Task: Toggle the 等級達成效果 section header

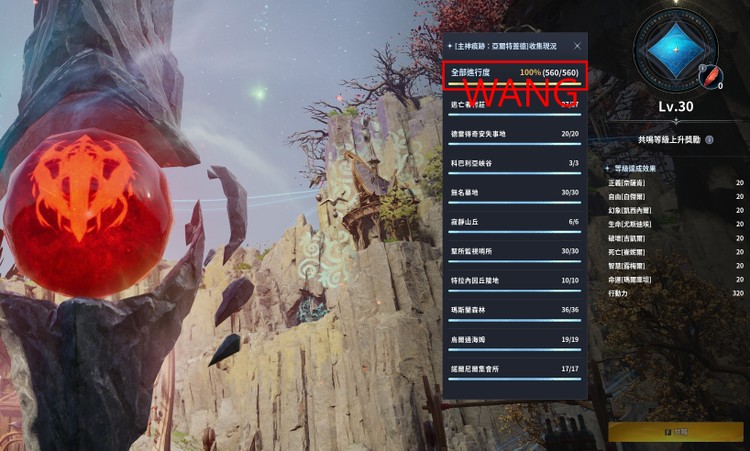Action: click(x=637, y=168)
